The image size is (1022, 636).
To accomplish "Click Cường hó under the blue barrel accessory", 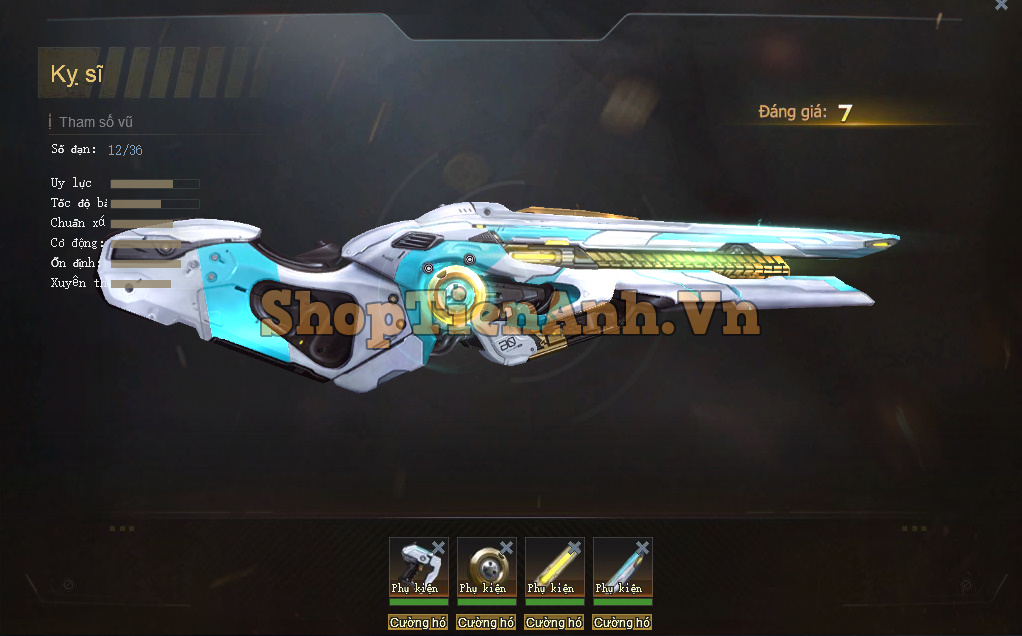I will point(622,622).
